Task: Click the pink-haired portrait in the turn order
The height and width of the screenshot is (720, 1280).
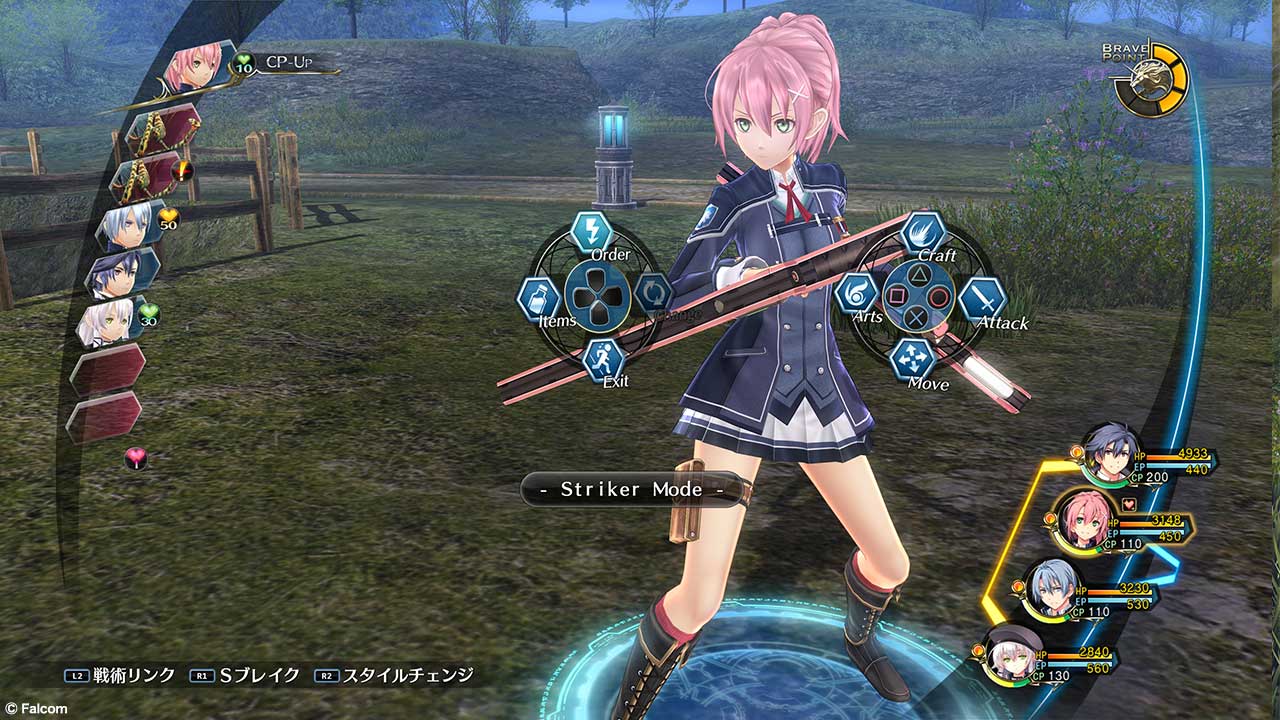Action: click(193, 66)
